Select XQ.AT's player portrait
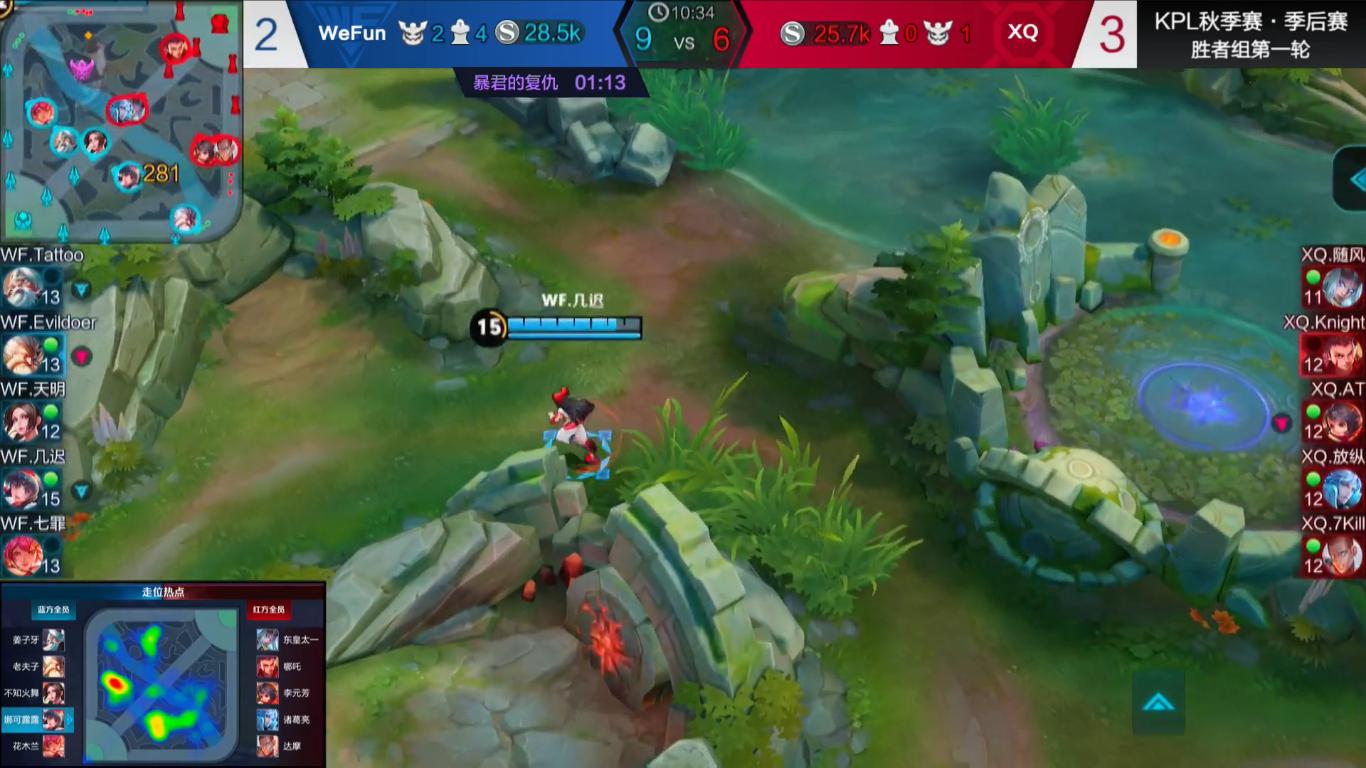Viewport: 1366px width, 768px height. 1342,421
